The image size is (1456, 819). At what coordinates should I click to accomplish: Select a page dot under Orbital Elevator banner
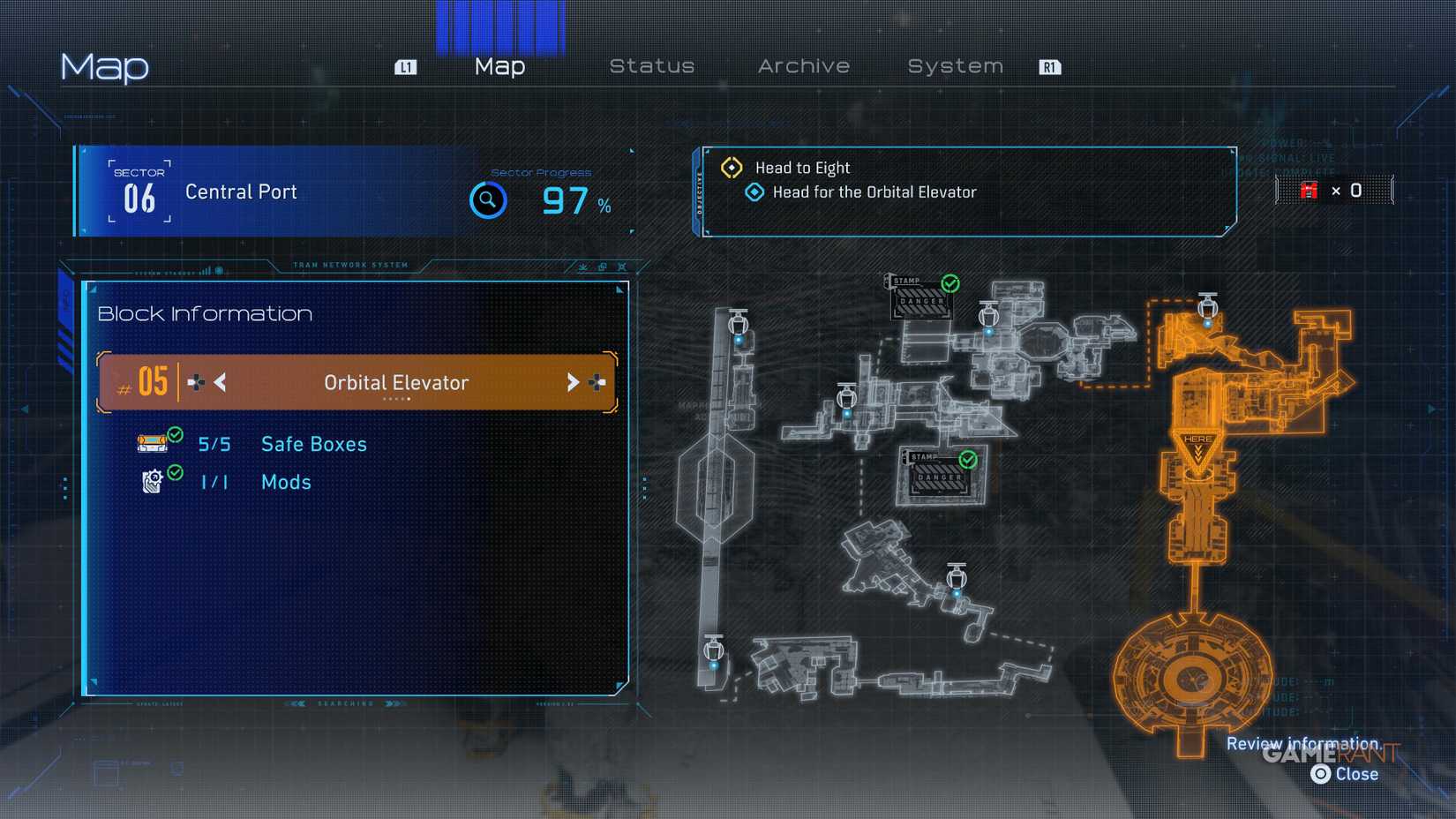[396, 399]
